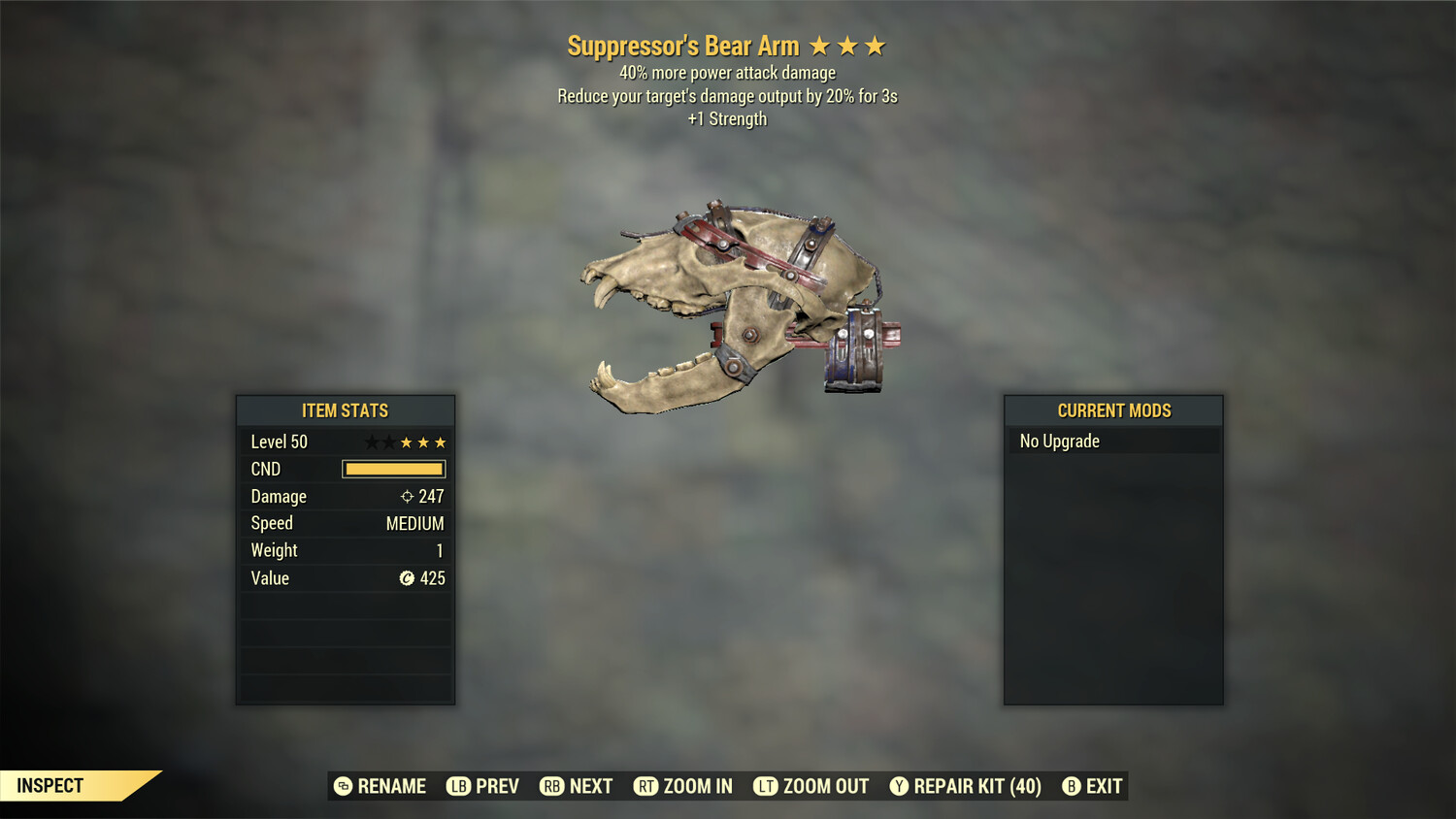Image resolution: width=1456 pixels, height=819 pixels.
Task: Click the rename button icon beside RENAME
Action: [343, 786]
